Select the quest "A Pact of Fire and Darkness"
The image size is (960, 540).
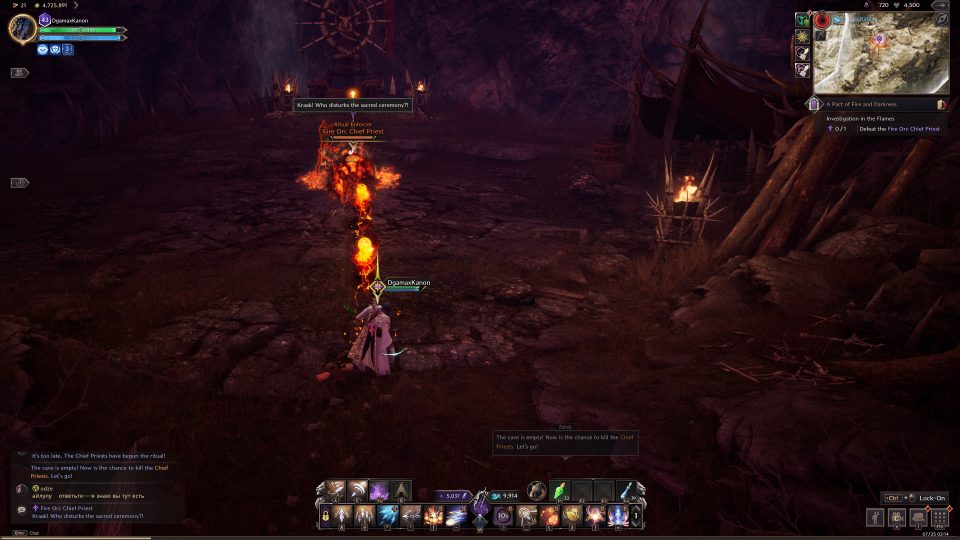pos(862,104)
